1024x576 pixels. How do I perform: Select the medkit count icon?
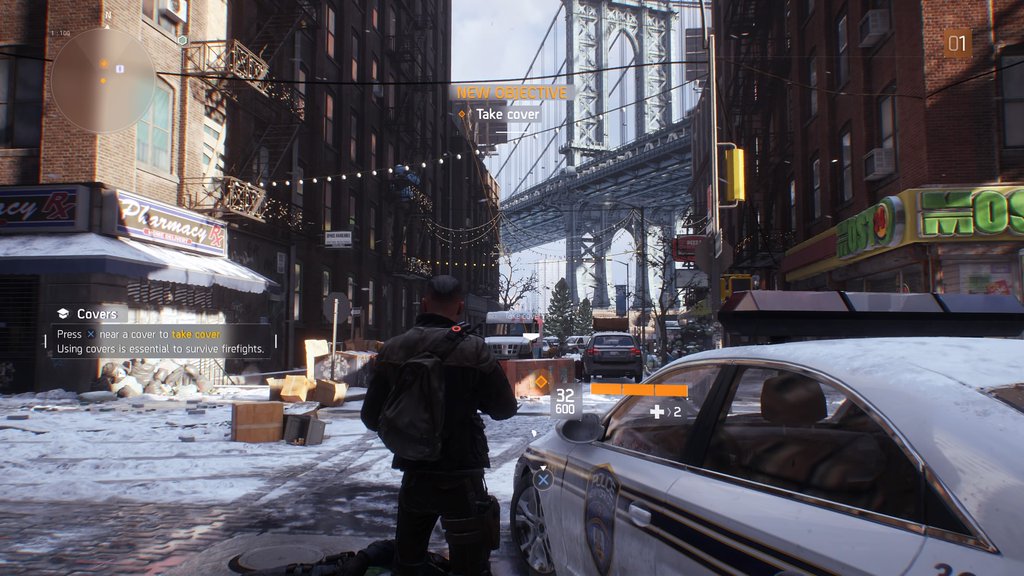tap(658, 411)
